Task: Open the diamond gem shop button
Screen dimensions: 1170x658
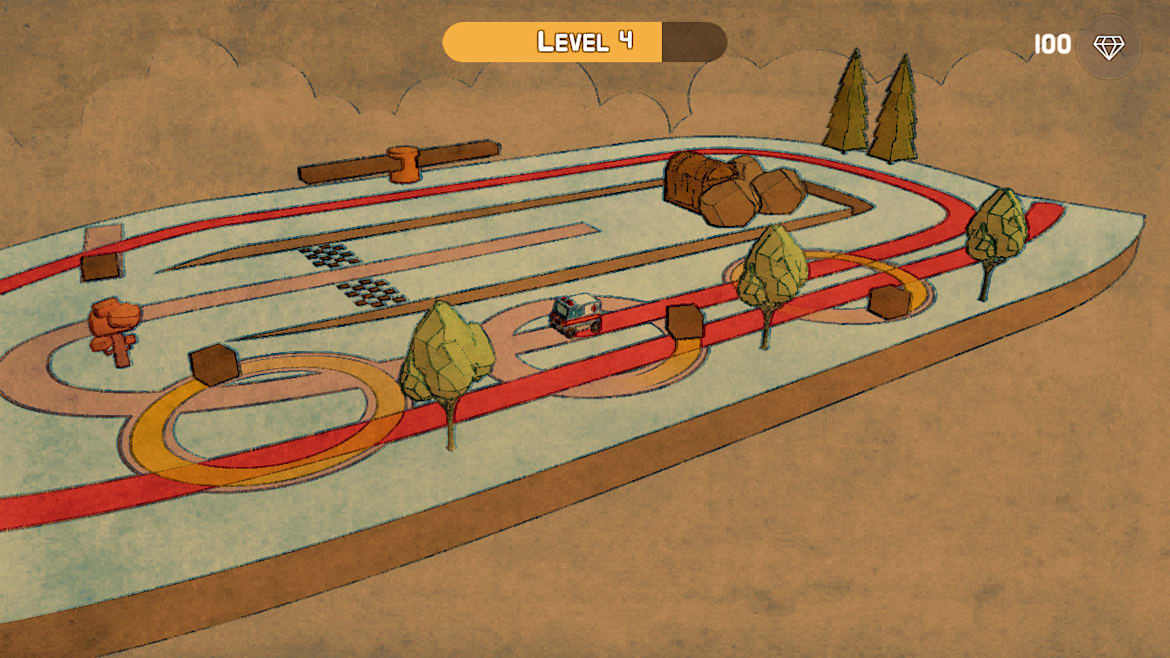Action: pyautogui.click(x=1107, y=47)
